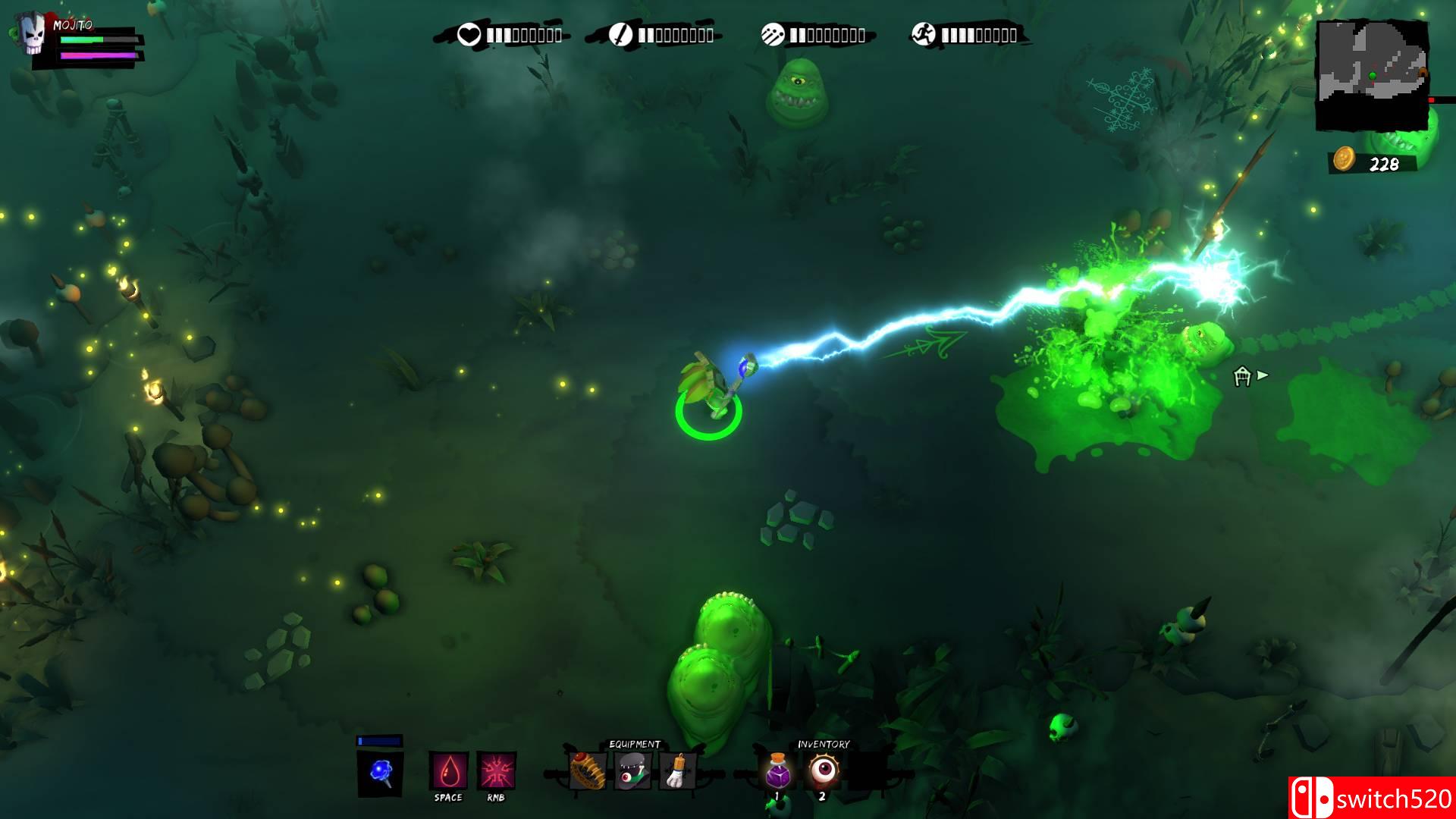Image resolution: width=1456 pixels, height=819 pixels.
Task: Use the eyeball item in inventory
Action: coord(823,770)
